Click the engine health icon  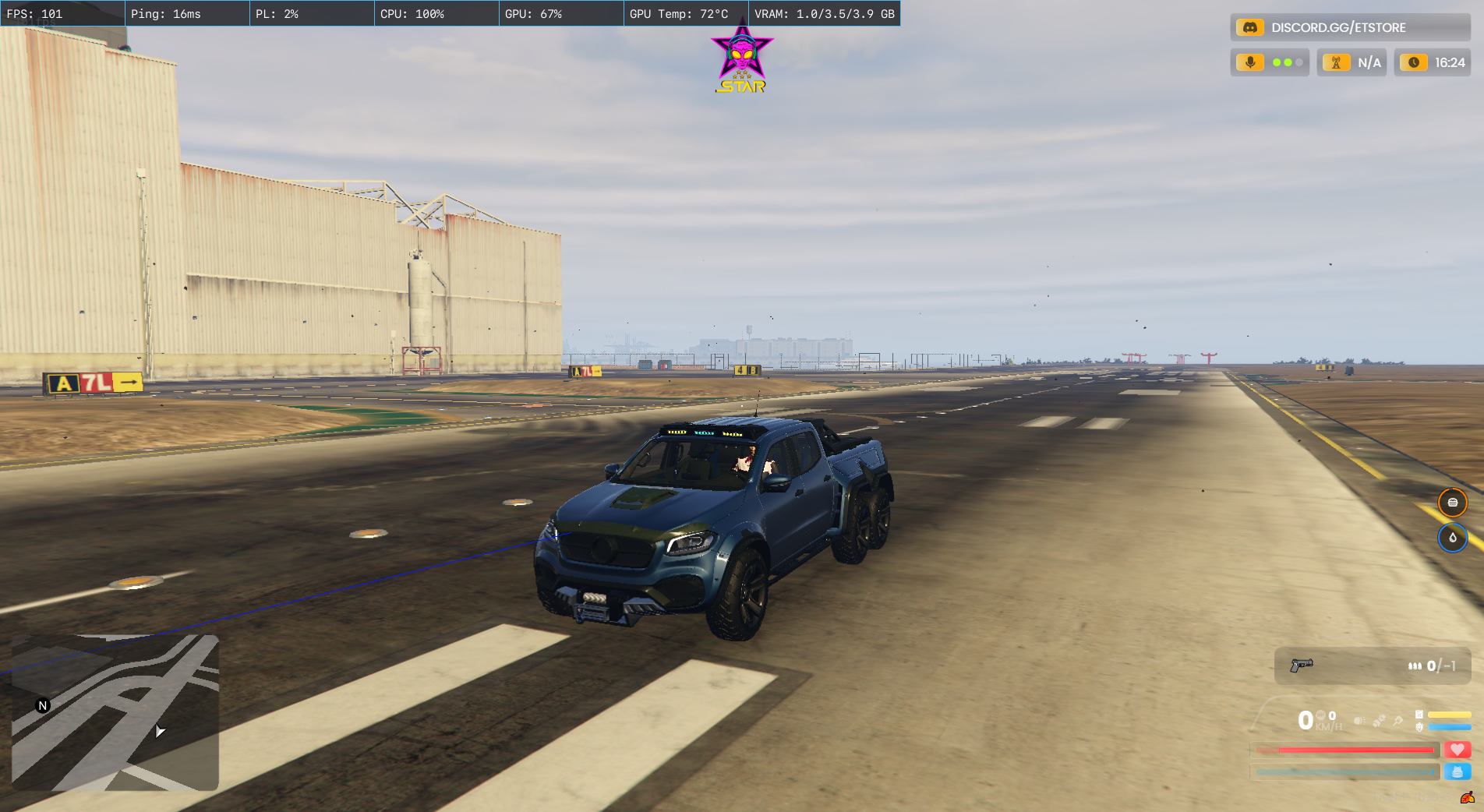1419,727
